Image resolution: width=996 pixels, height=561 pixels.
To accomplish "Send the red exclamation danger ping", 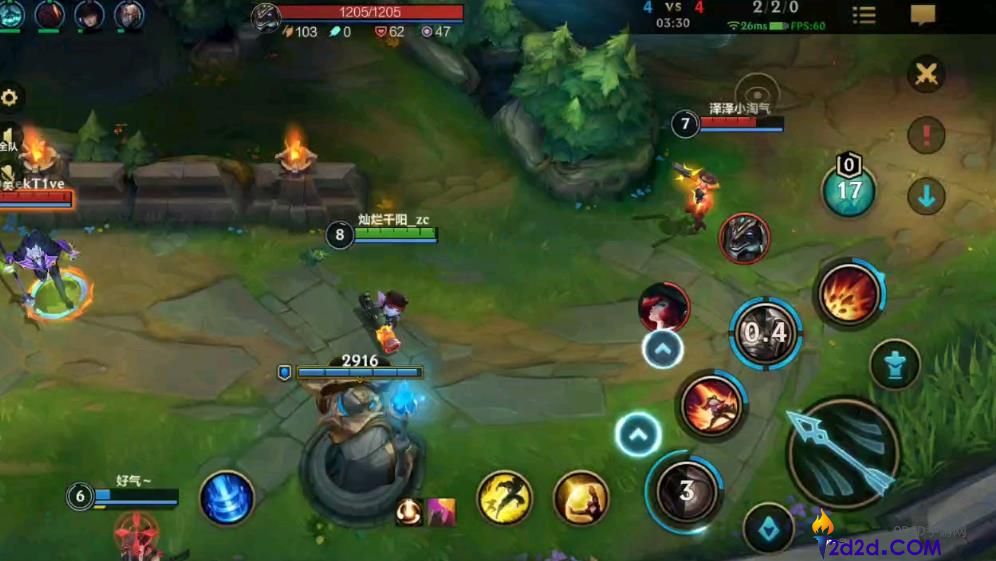I will (x=927, y=135).
